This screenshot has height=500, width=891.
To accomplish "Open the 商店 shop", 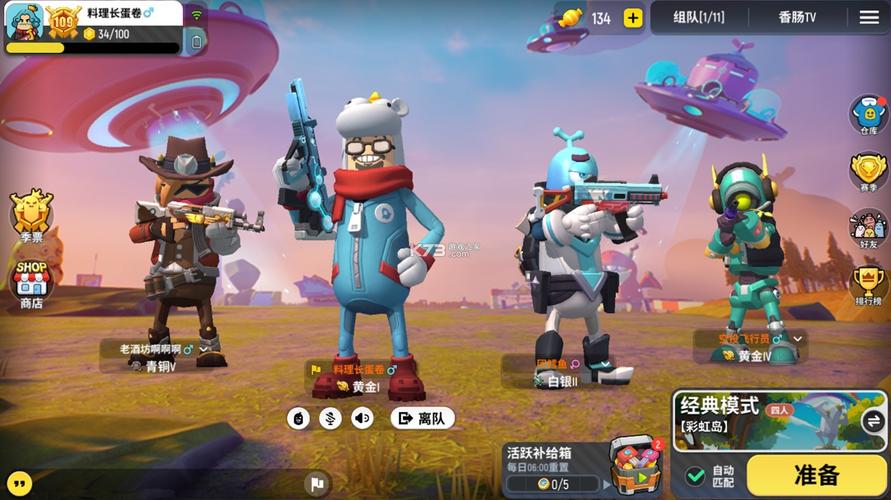I will [31, 284].
